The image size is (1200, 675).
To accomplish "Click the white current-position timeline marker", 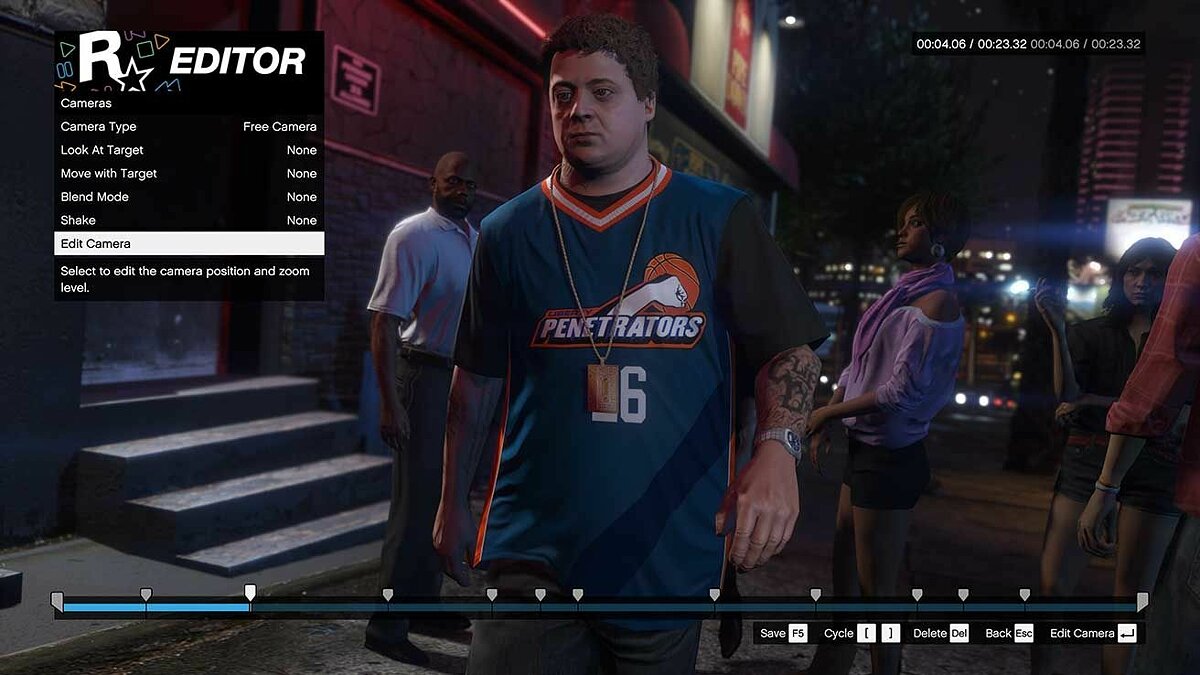I will (x=250, y=592).
